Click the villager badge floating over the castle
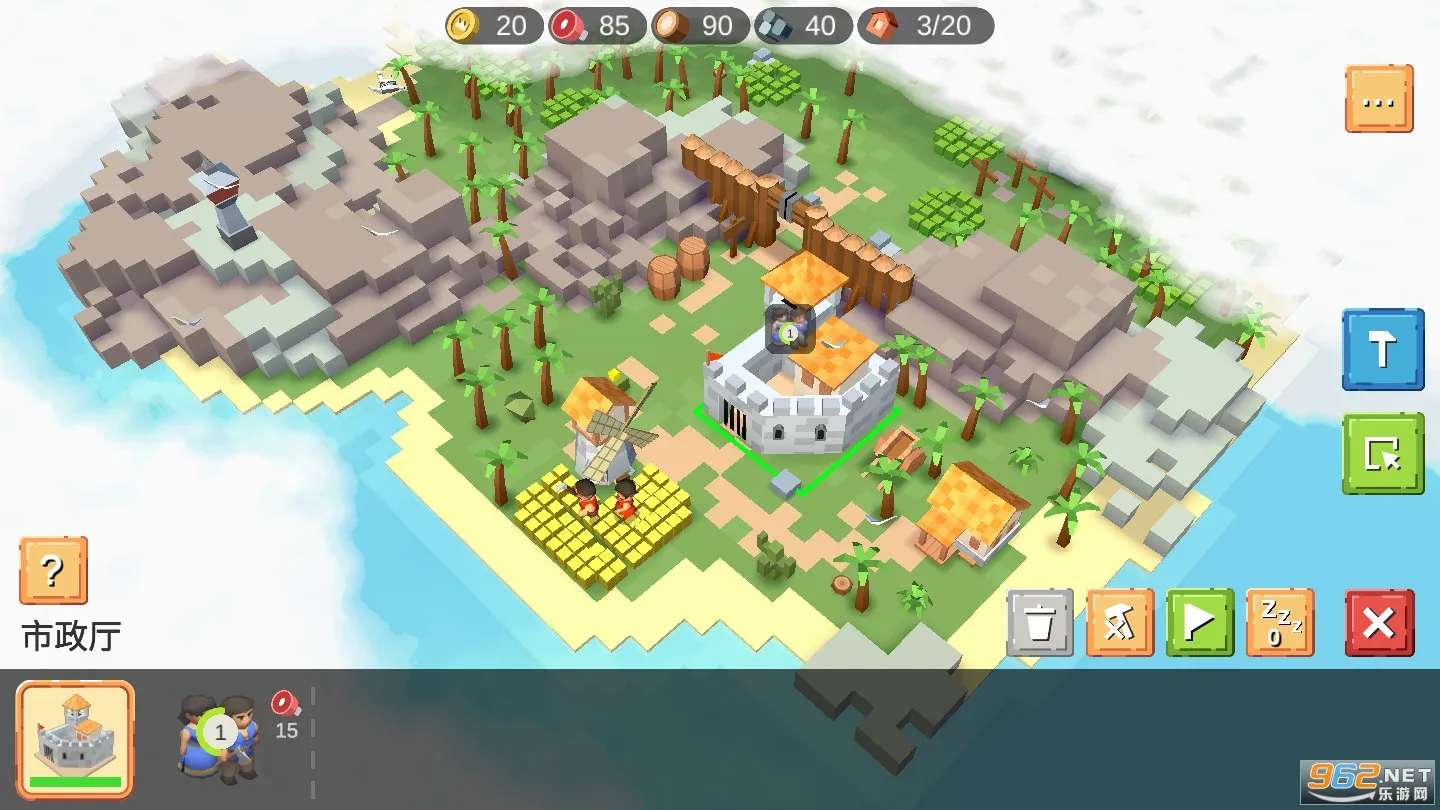Screen dimensions: 1440x810 tap(790, 330)
